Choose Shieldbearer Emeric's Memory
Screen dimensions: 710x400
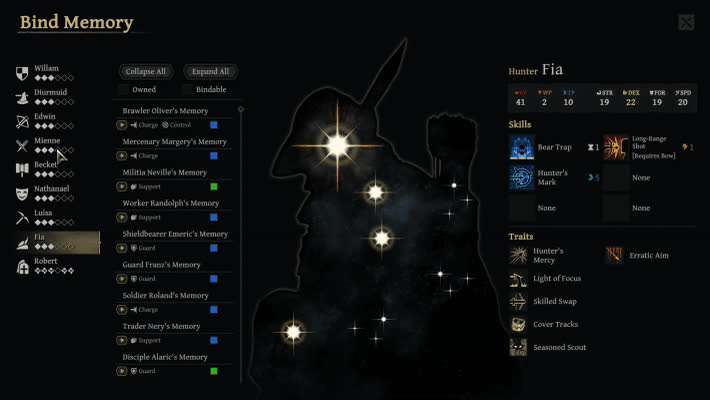(x=175, y=233)
